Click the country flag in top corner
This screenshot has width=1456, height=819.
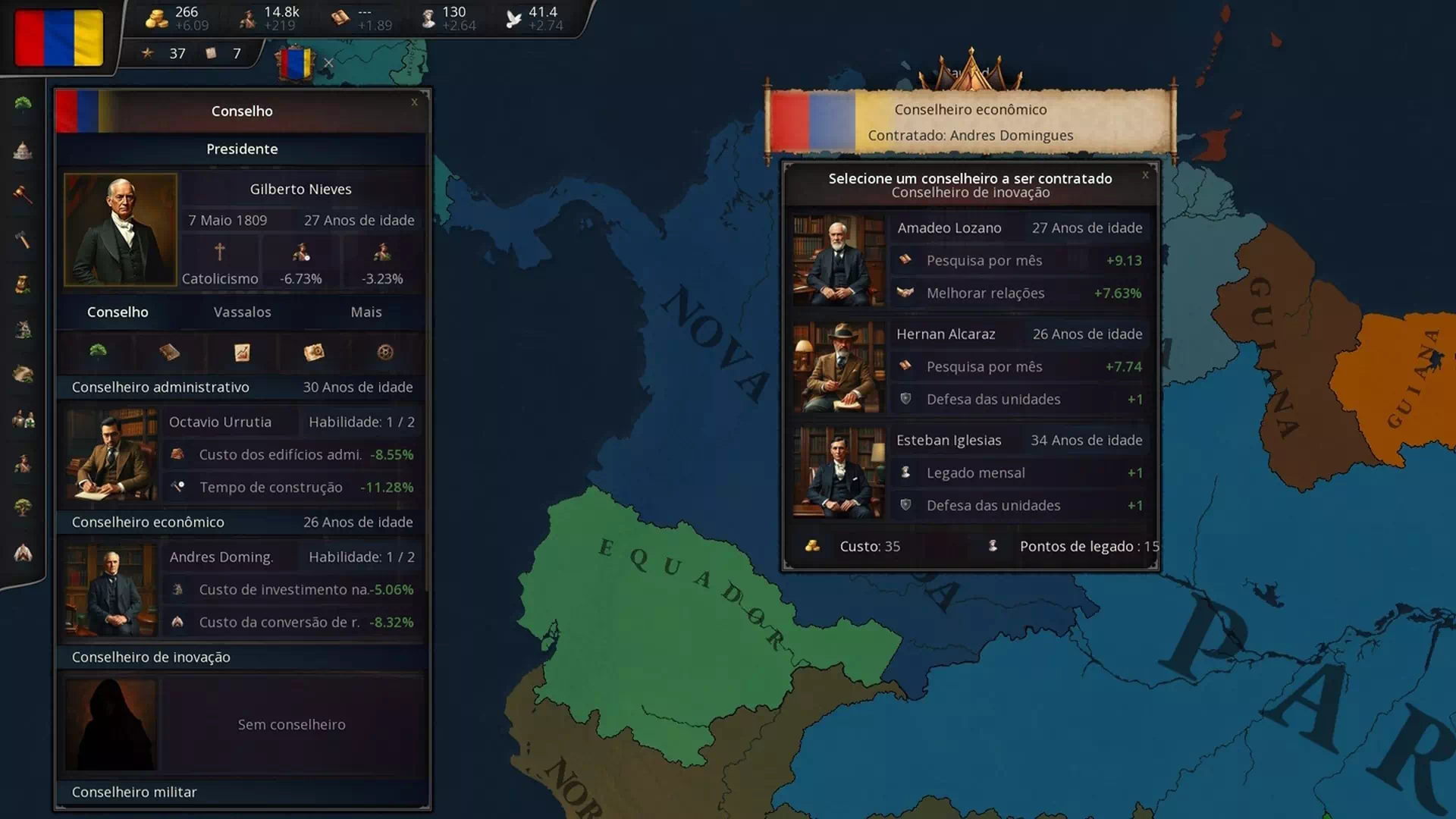point(59,38)
